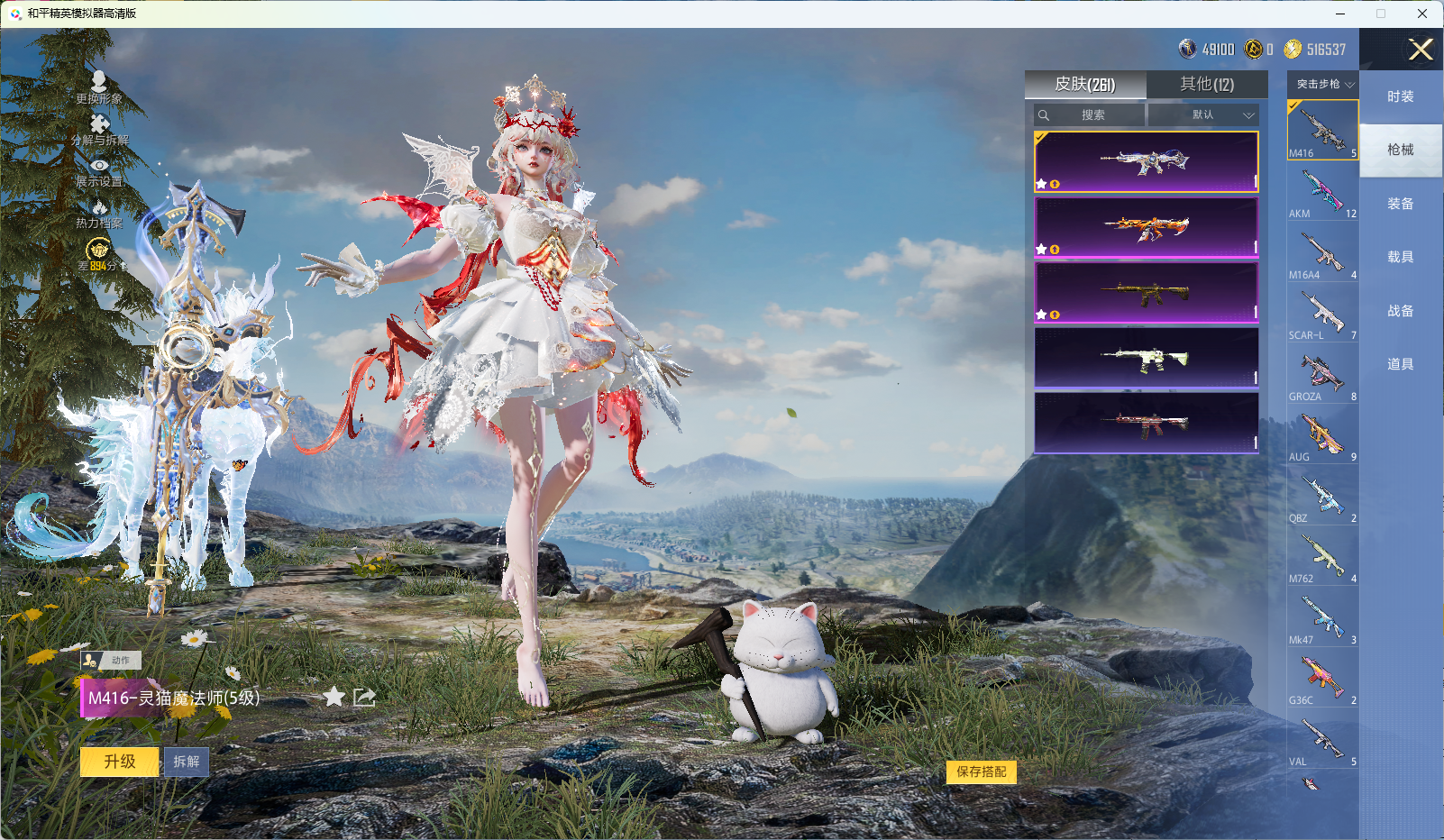This screenshot has height=840, width=1444.
Task: Choose the SCAR-L weapon entry
Action: pyautogui.click(x=1322, y=313)
